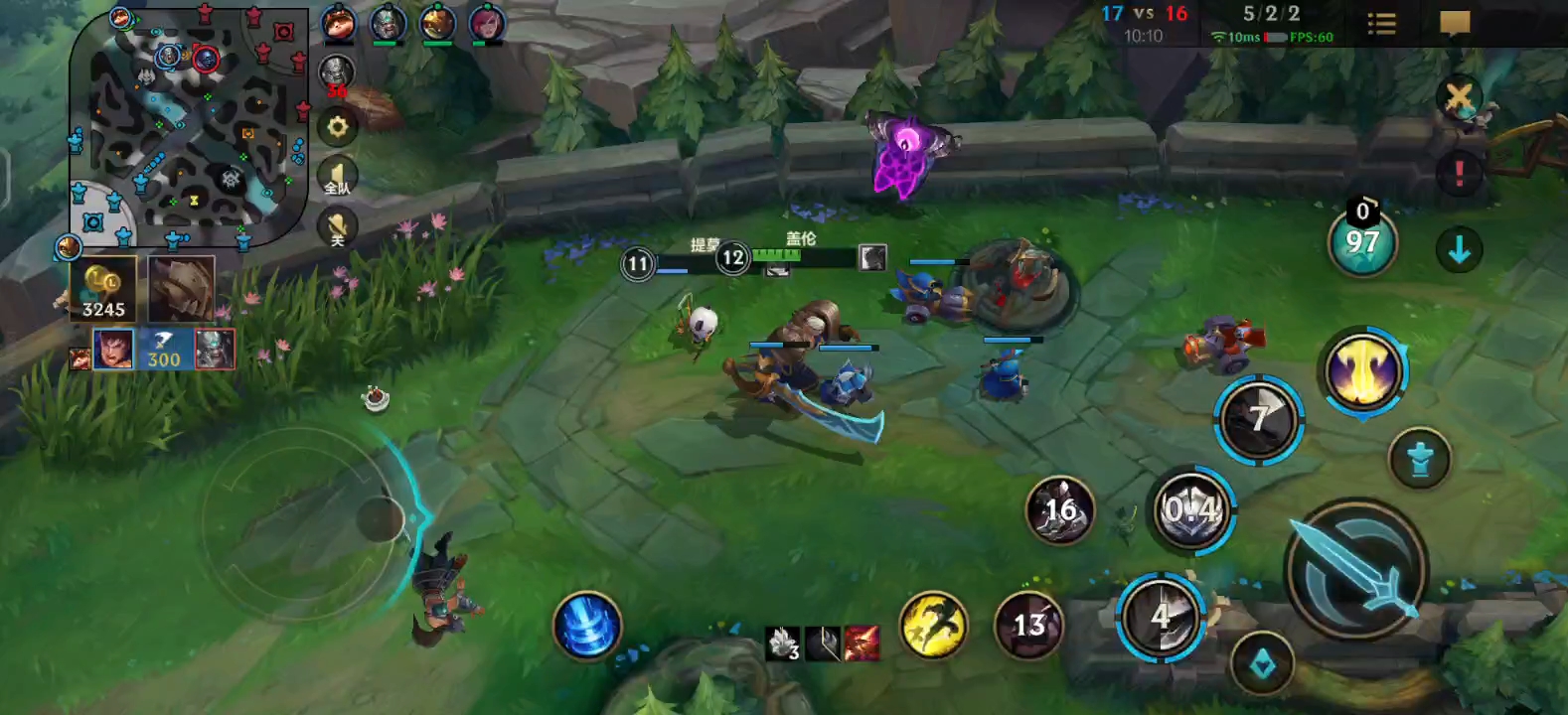
Task: Open the chat speech bubble
Action: point(1455,24)
